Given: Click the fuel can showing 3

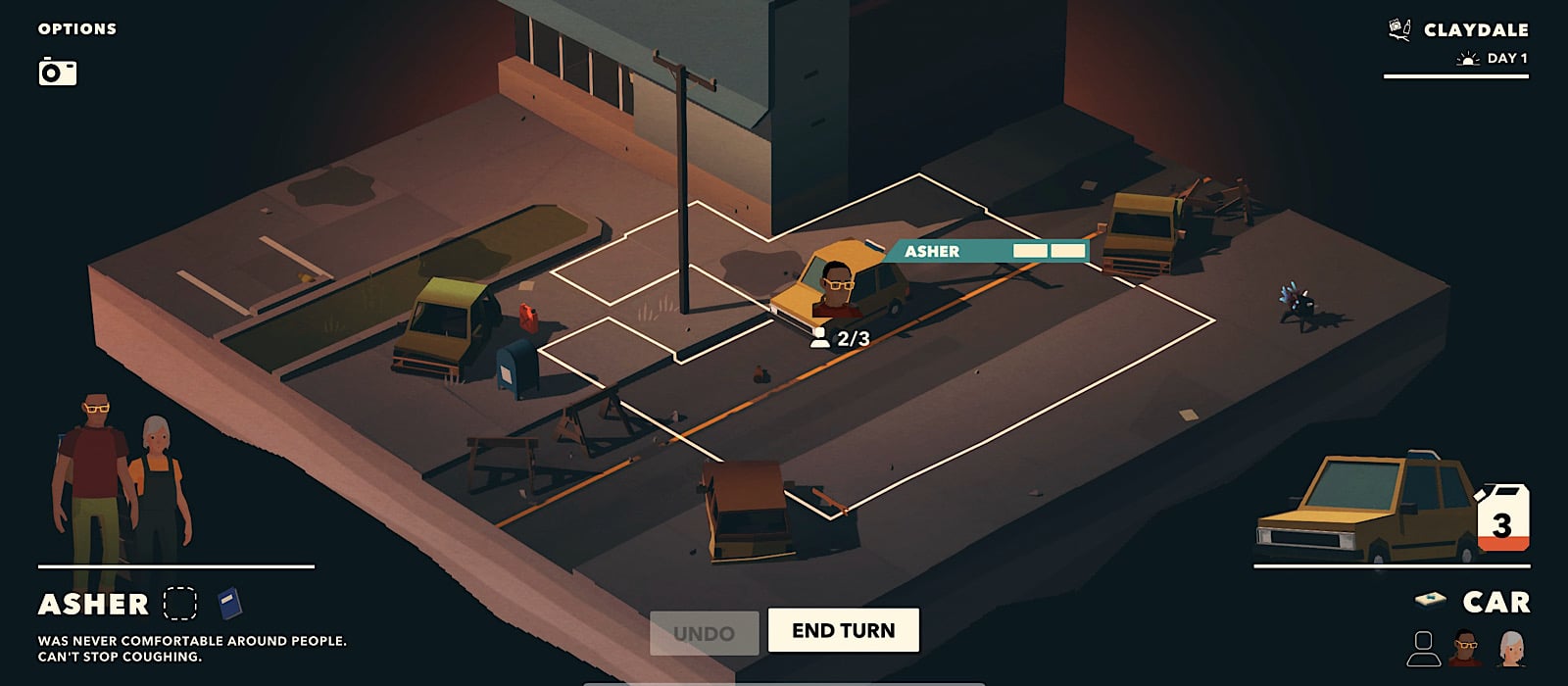Looking at the screenshot, I should [x=1503, y=518].
